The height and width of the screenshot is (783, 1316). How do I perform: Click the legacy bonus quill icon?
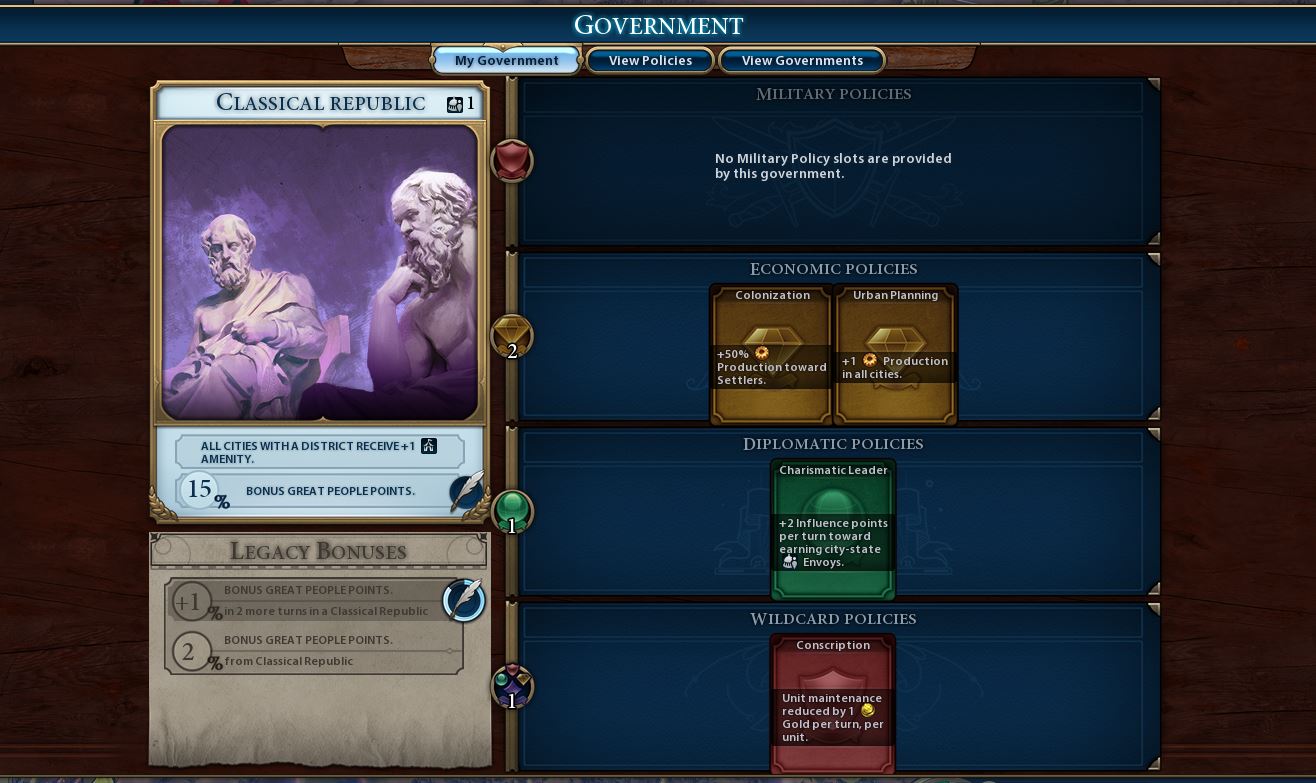coord(464,600)
